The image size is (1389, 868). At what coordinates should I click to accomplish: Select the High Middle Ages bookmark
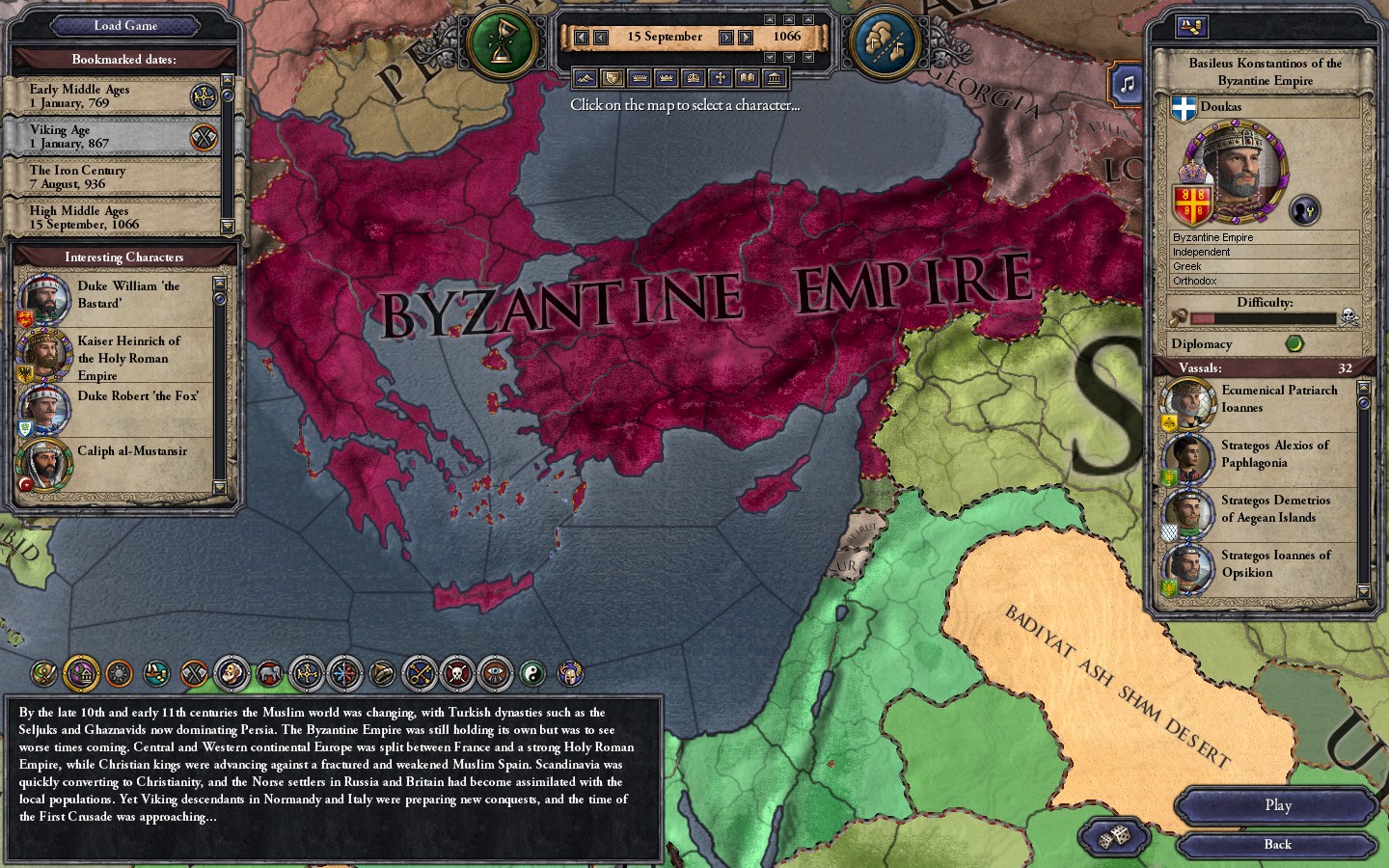pyautogui.click(x=111, y=217)
